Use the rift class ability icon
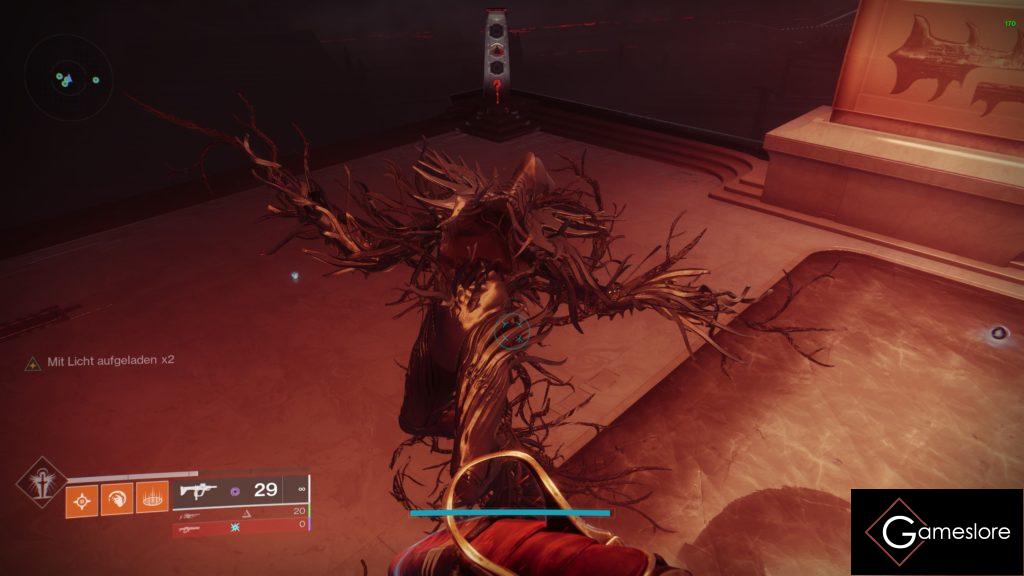 click(151, 498)
